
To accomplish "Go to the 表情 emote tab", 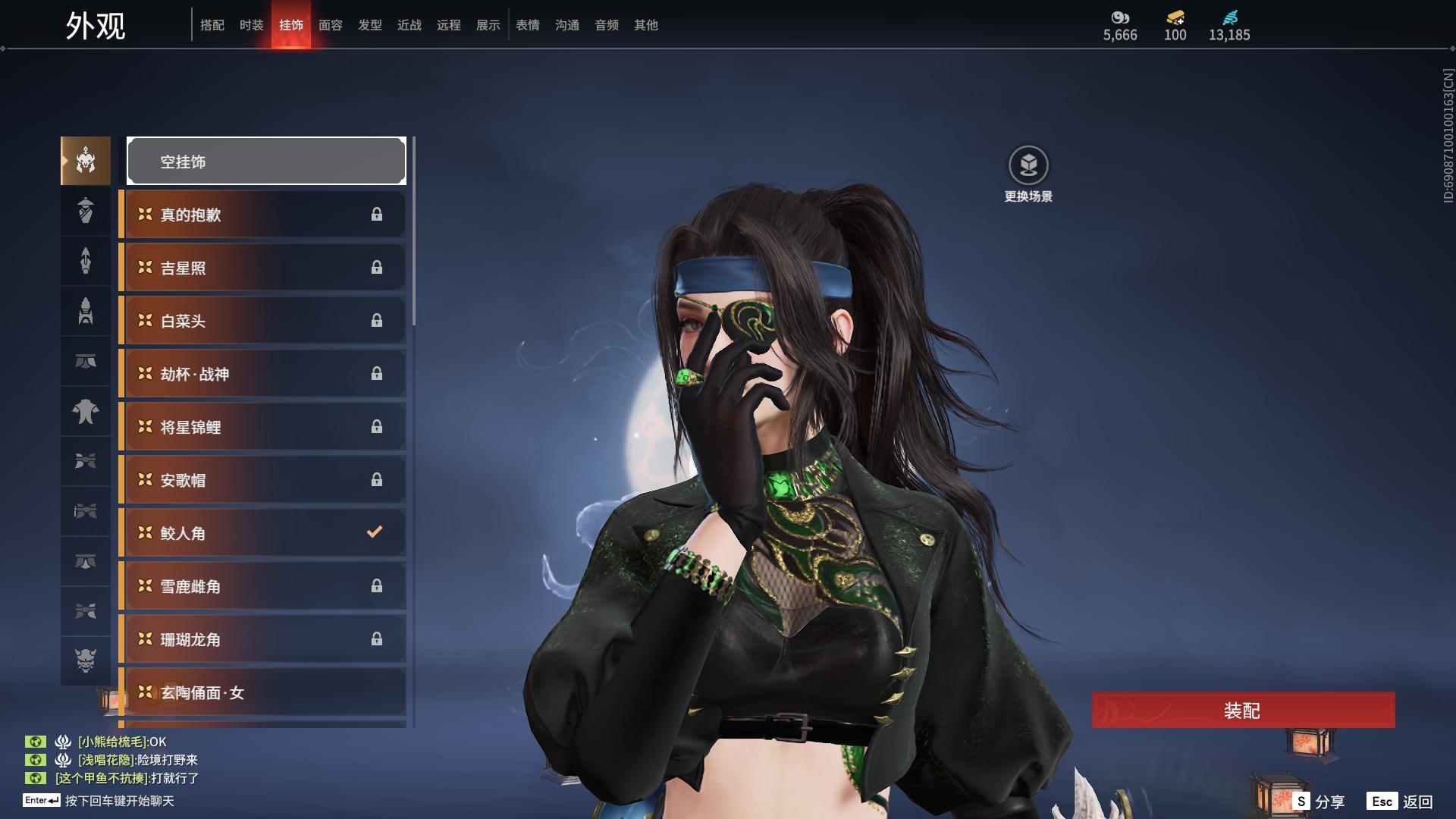I will [x=528, y=25].
